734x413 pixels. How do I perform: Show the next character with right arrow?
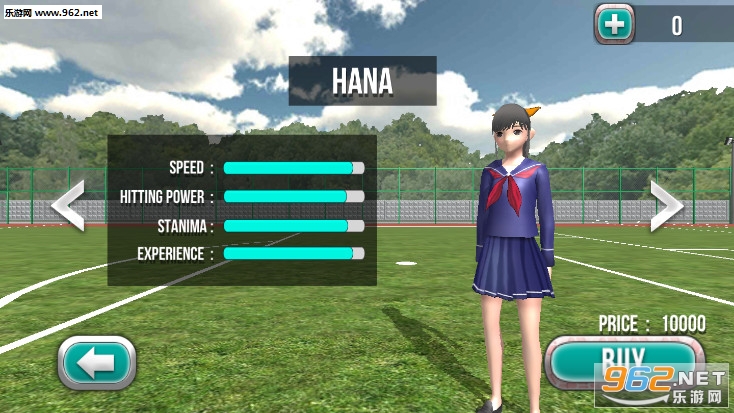click(667, 206)
